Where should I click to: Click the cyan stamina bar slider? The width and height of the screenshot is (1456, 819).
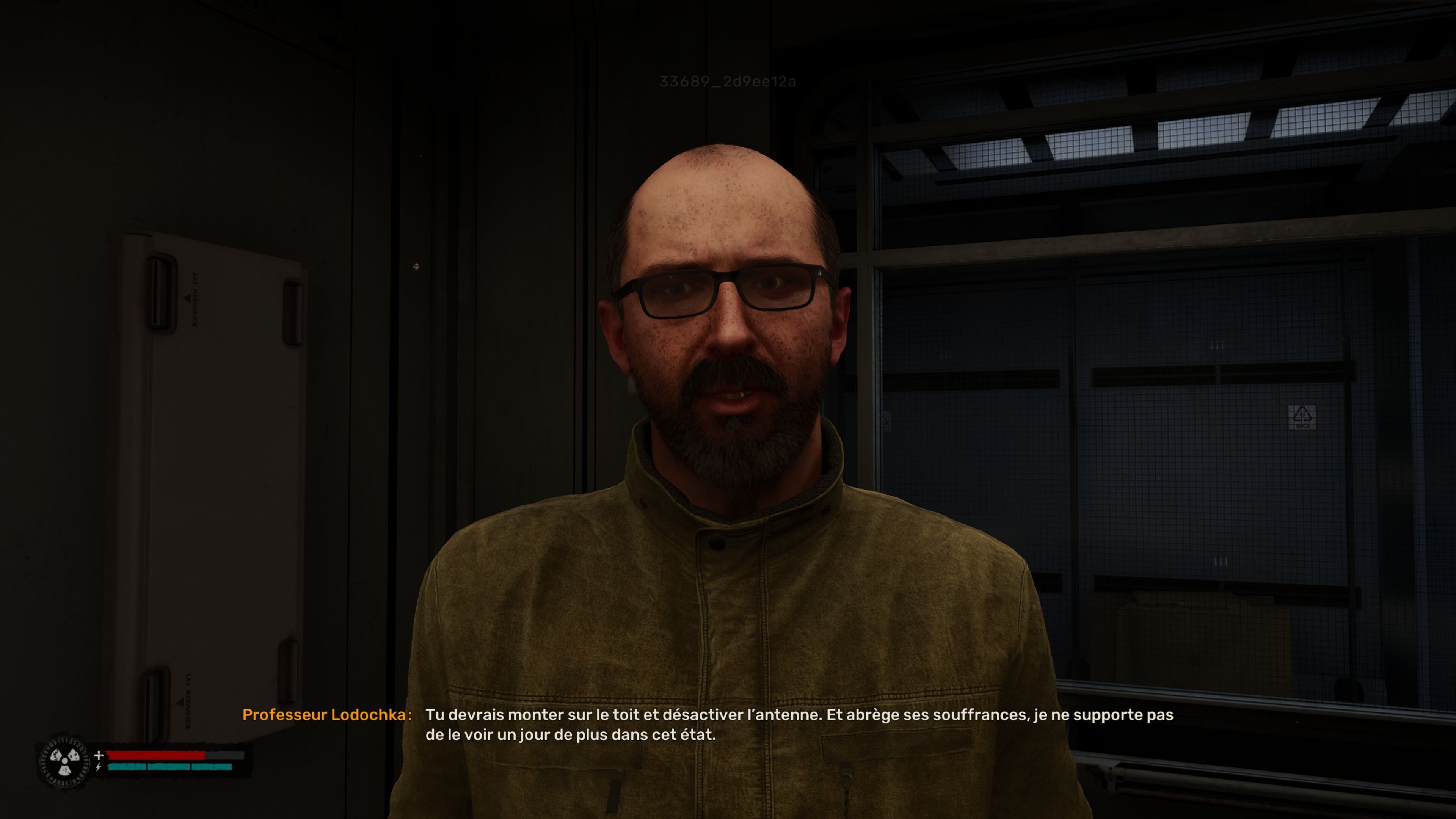[x=169, y=767]
